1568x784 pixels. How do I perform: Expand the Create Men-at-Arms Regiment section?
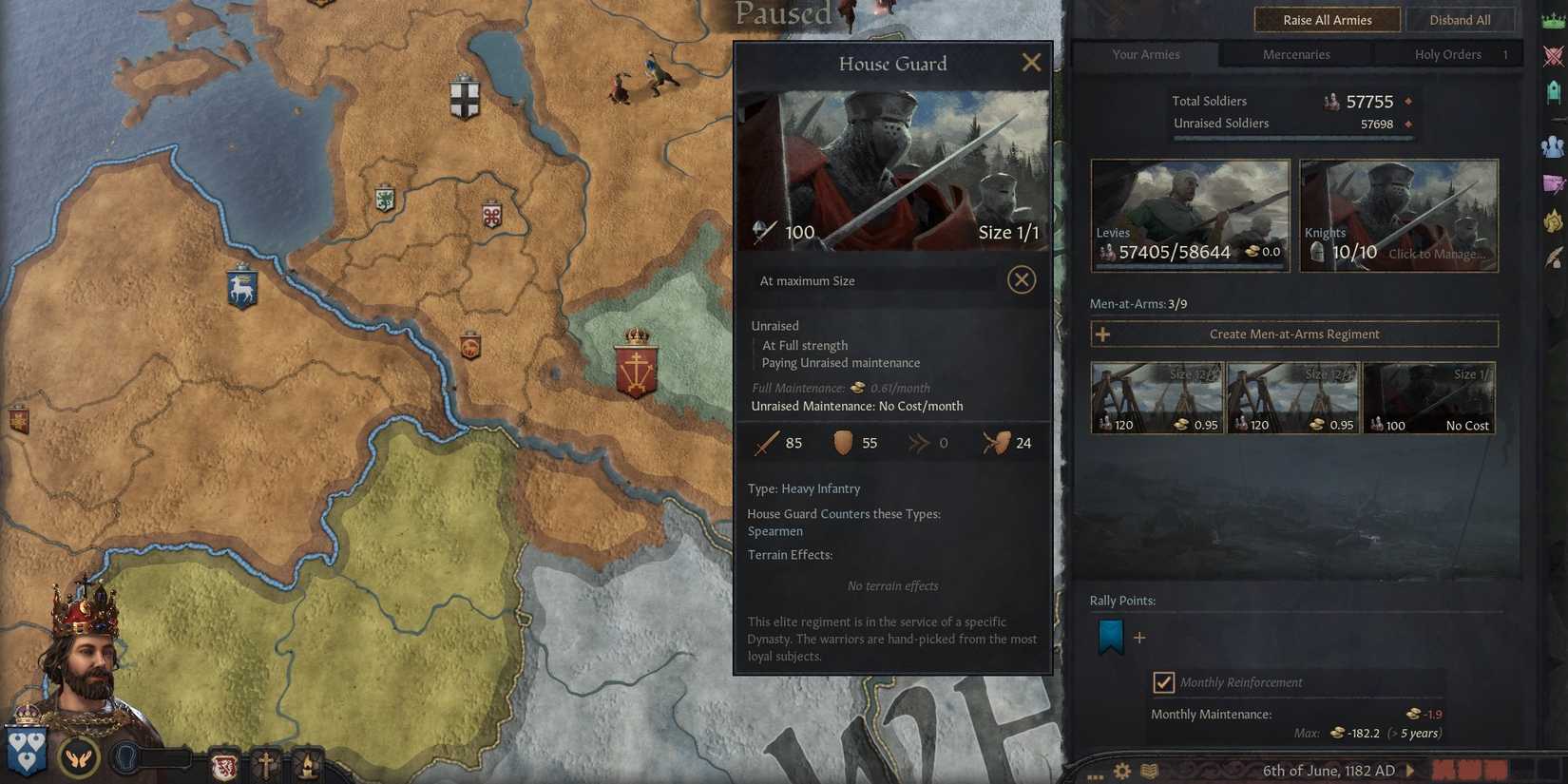pos(1294,334)
